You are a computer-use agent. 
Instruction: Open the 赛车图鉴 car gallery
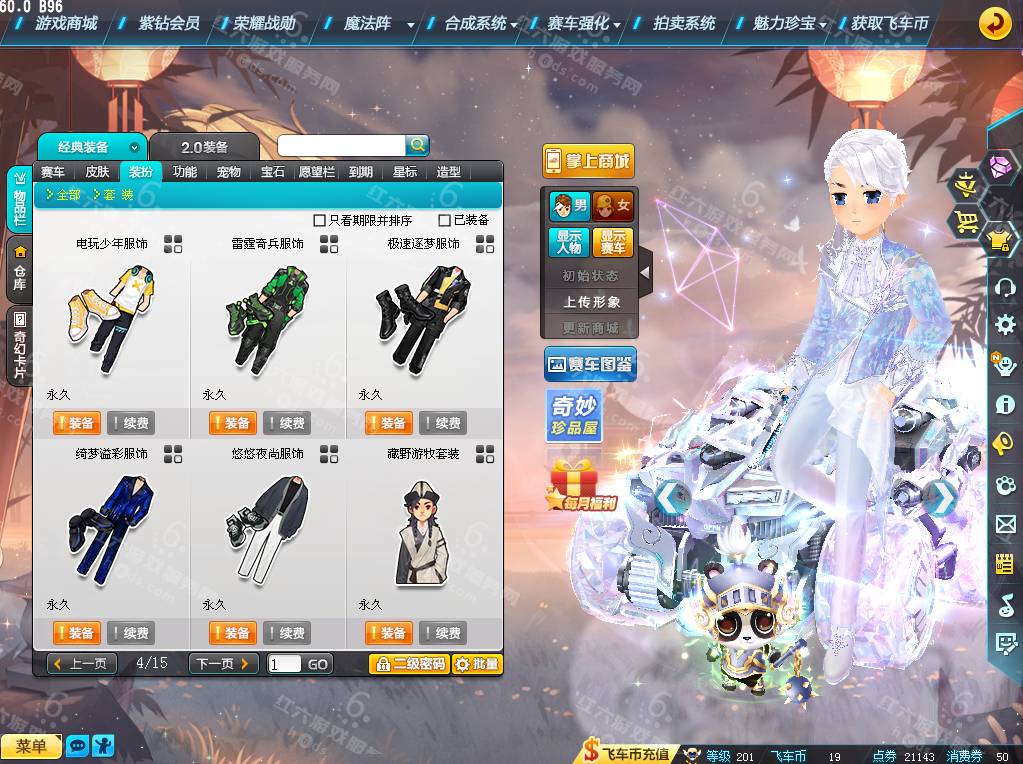pos(590,365)
